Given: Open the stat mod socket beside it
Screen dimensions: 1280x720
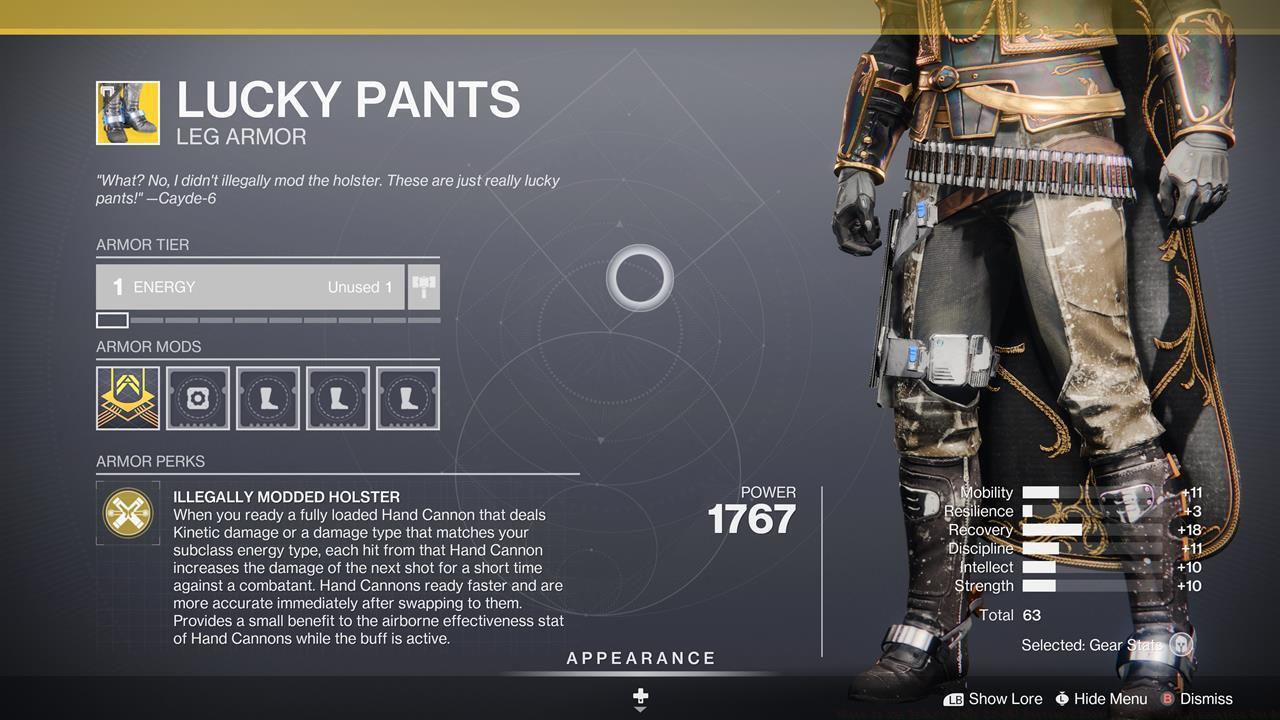Looking at the screenshot, I should (197, 397).
